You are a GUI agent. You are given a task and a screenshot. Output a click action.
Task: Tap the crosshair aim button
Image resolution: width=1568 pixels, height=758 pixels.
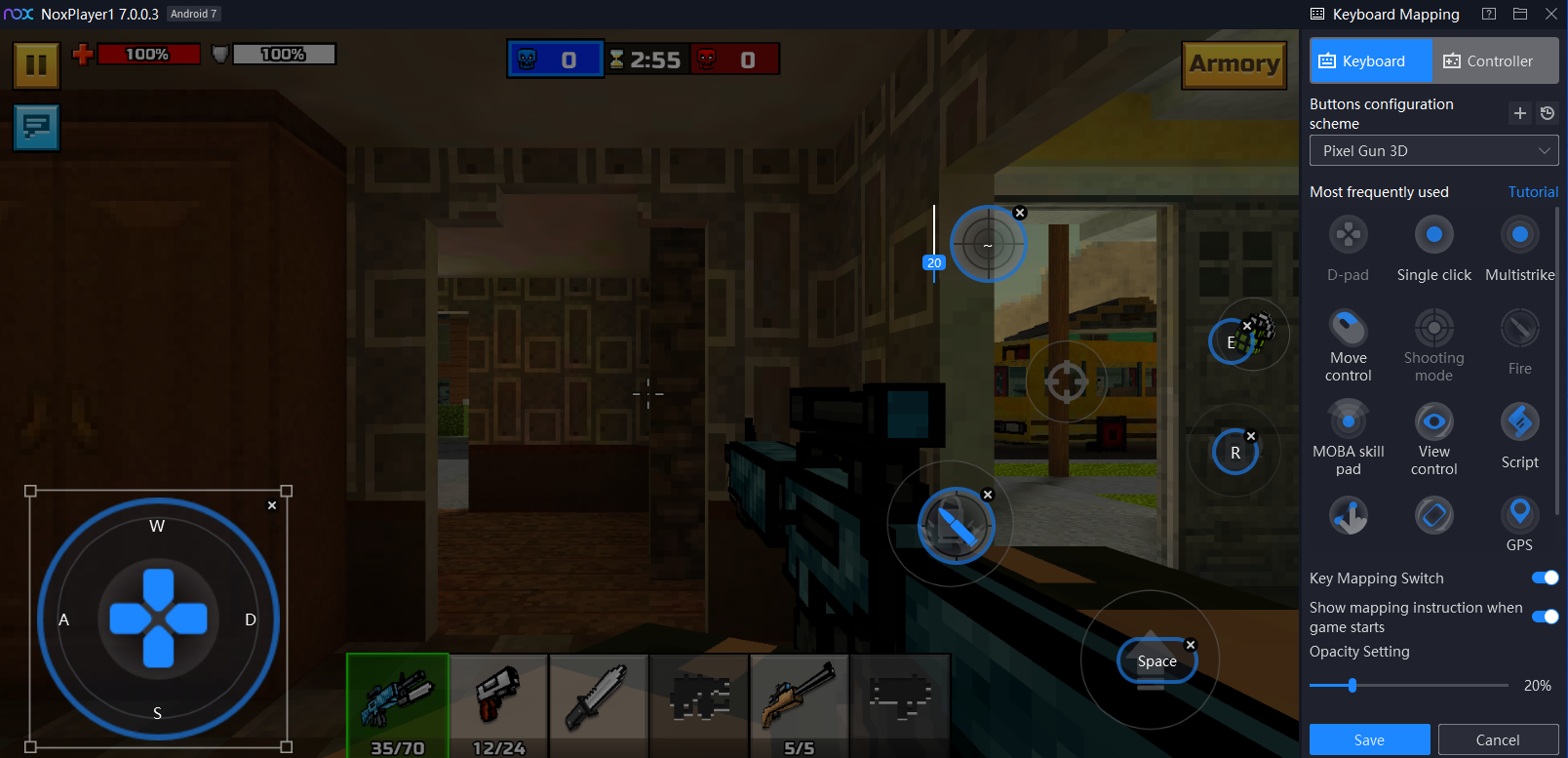click(x=1066, y=381)
